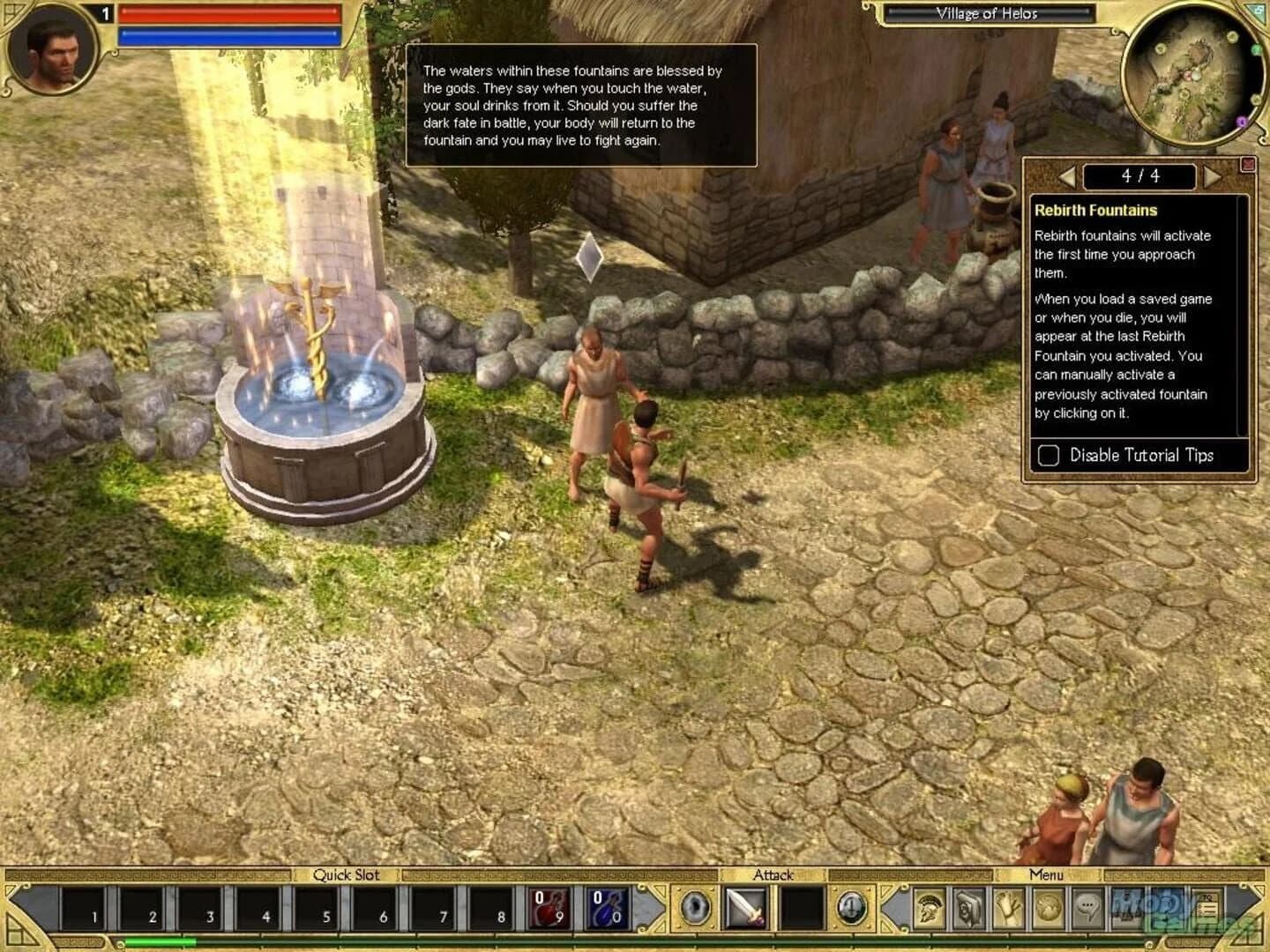
Task: Open chat using the speech bubble icon
Action: pyautogui.click(x=1087, y=906)
